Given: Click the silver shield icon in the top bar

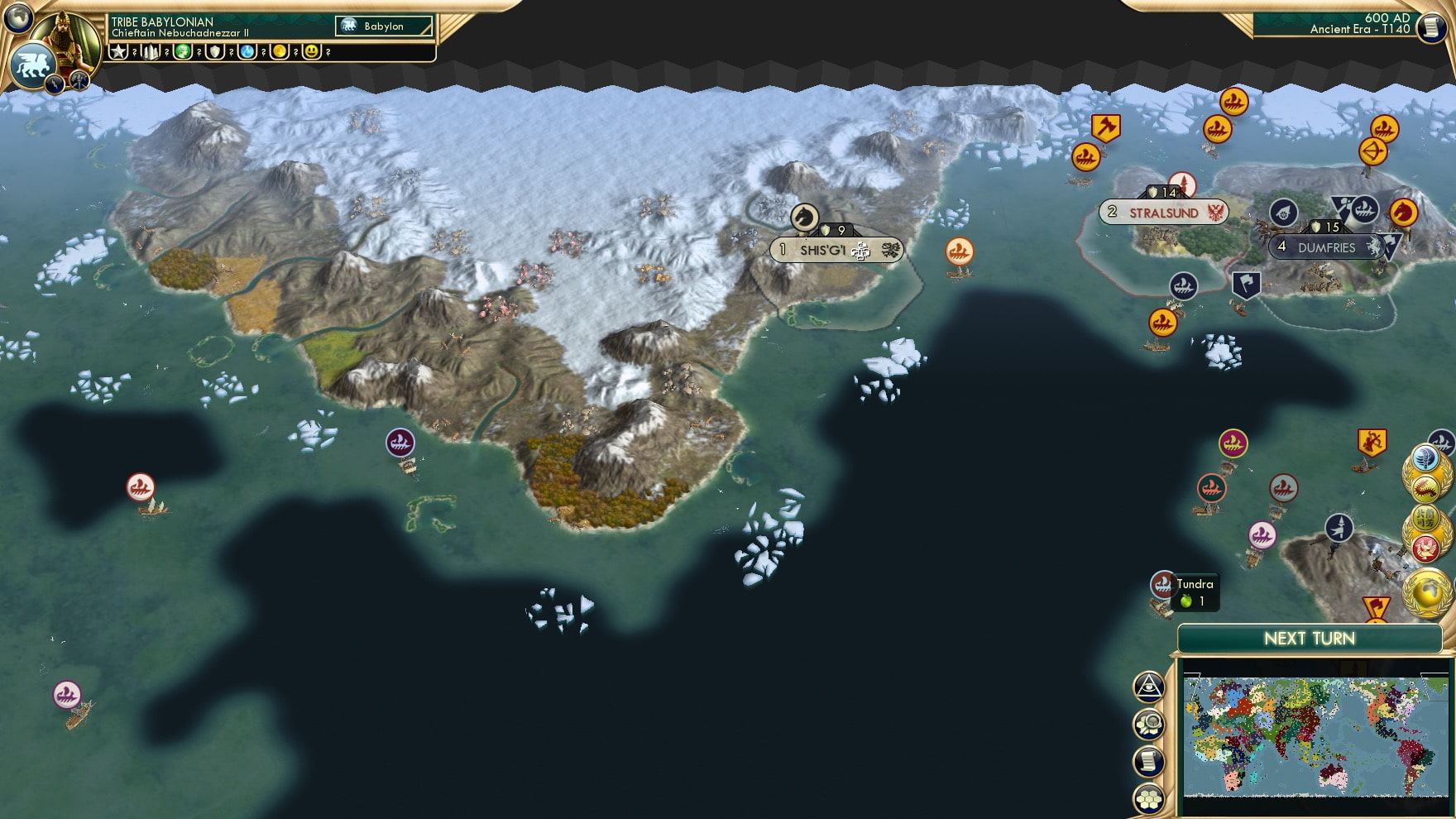Looking at the screenshot, I should (215, 51).
